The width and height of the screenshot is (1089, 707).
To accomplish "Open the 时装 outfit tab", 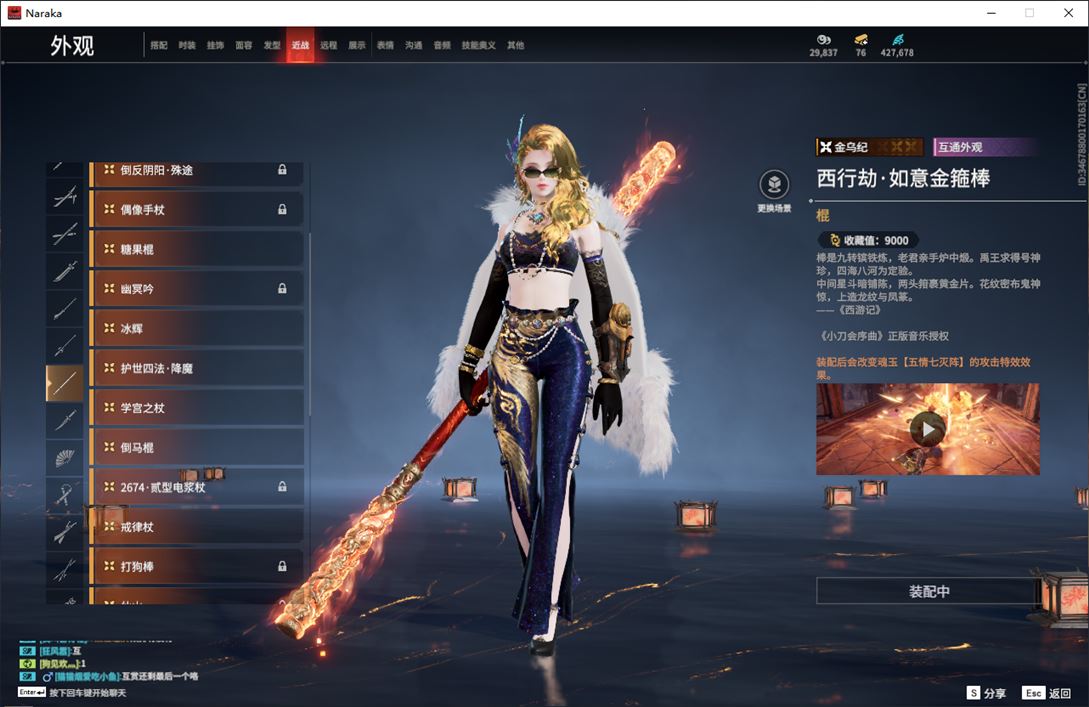I will 187,46.
